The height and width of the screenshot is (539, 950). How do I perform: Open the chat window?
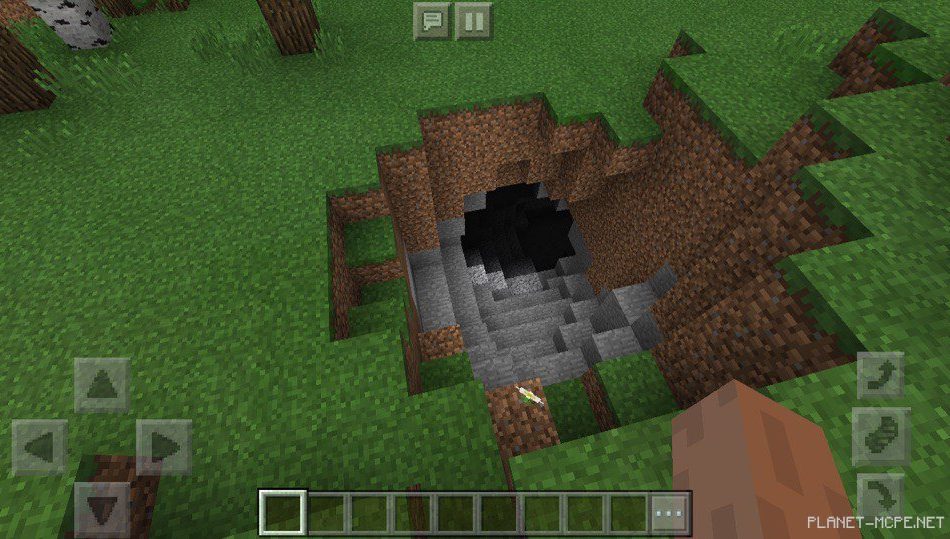pyautogui.click(x=432, y=21)
